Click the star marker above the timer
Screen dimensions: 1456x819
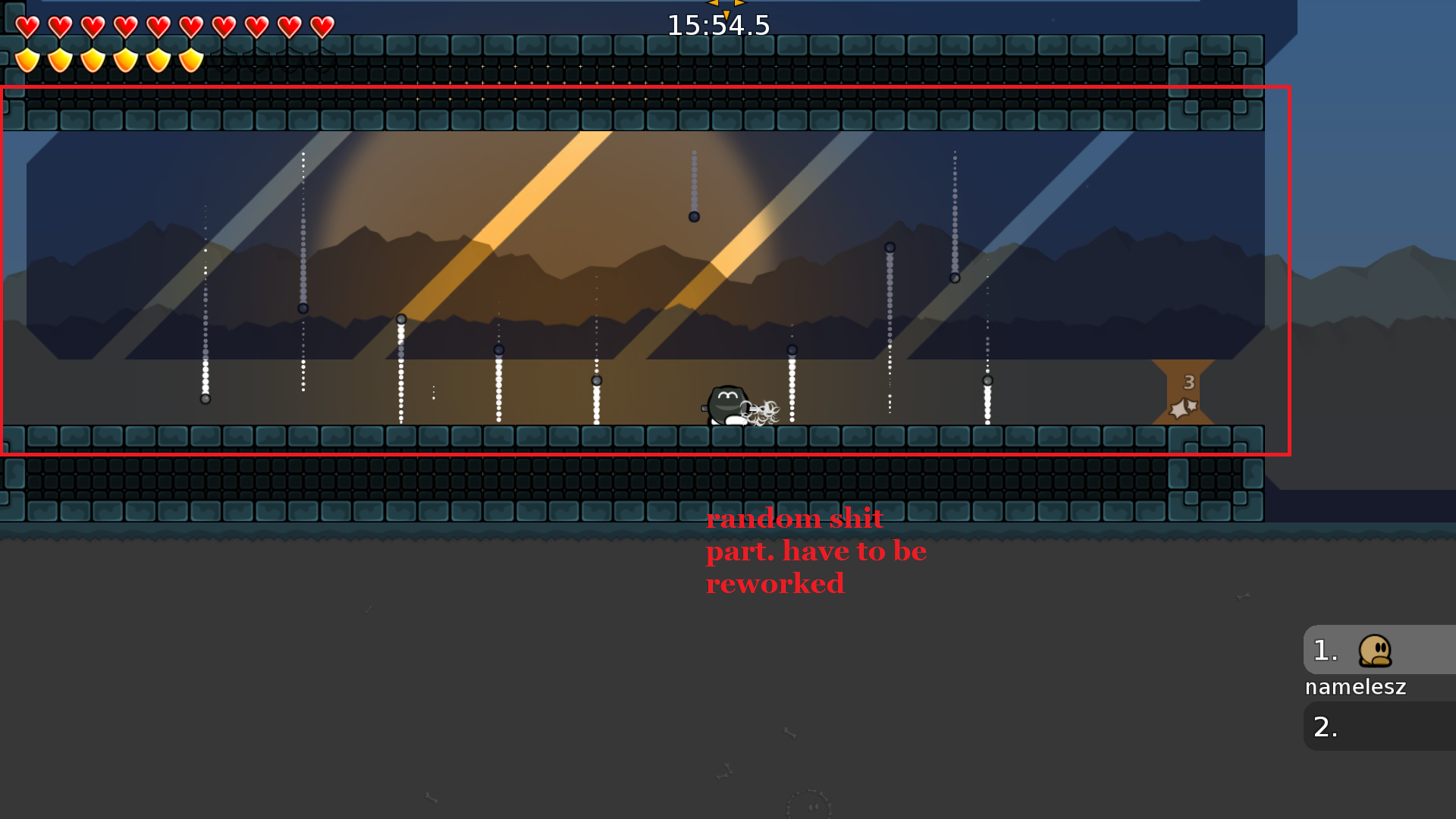(x=724, y=5)
